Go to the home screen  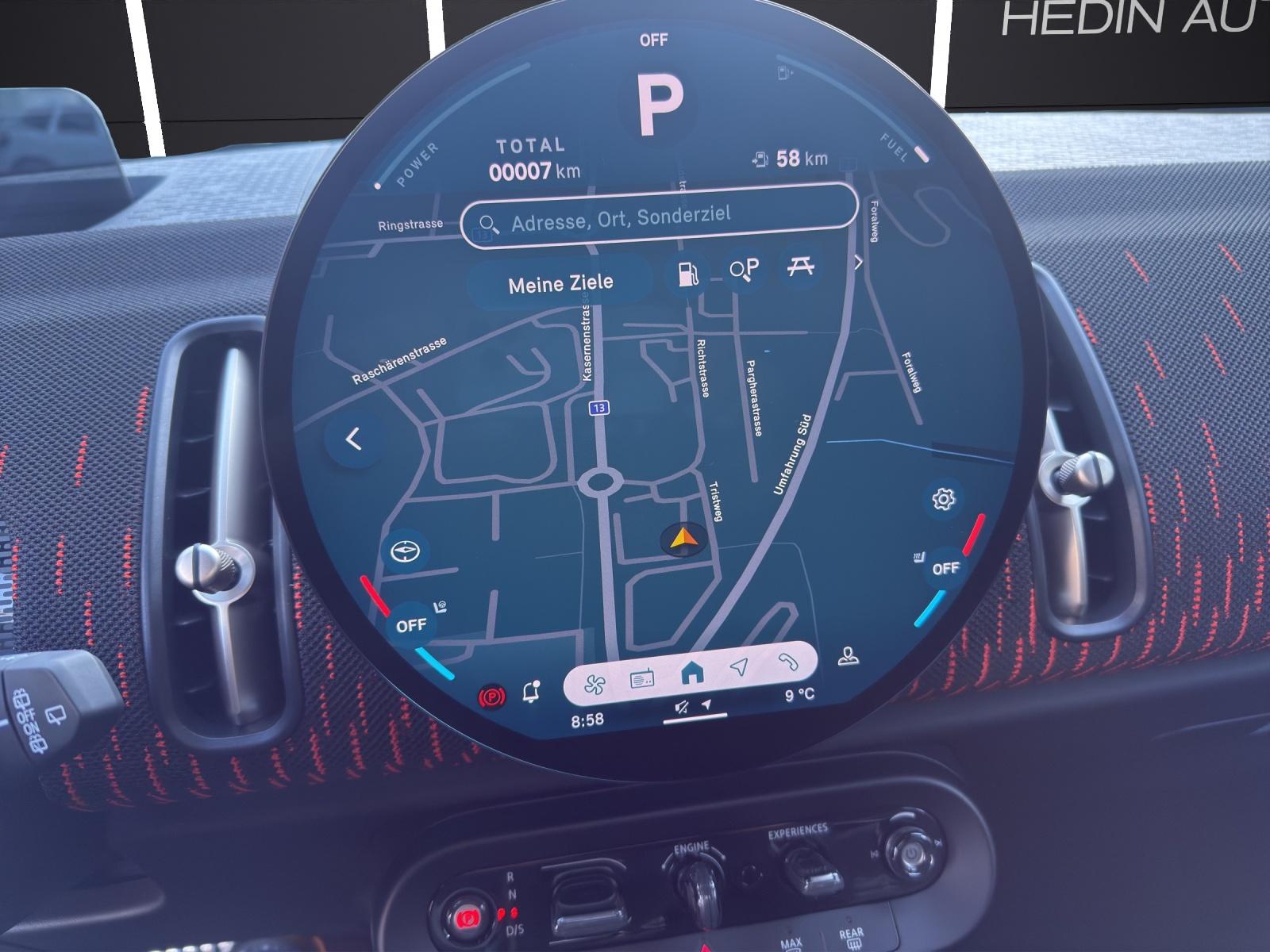(x=692, y=674)
